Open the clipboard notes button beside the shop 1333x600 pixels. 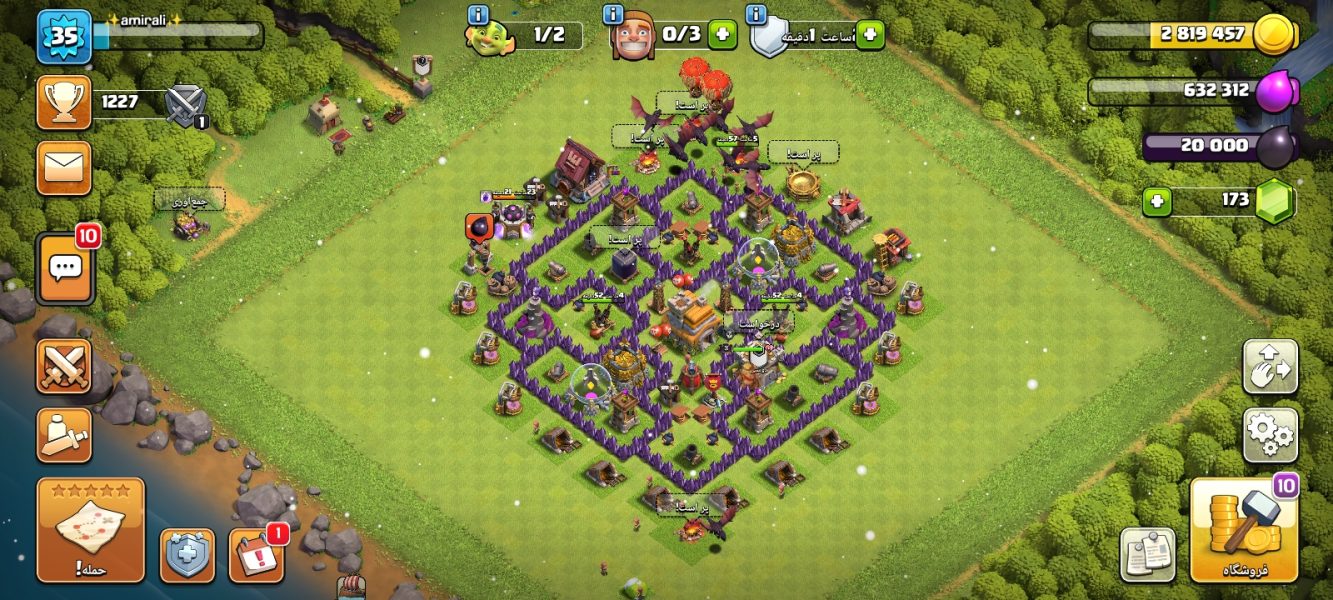pos(1147,554)
